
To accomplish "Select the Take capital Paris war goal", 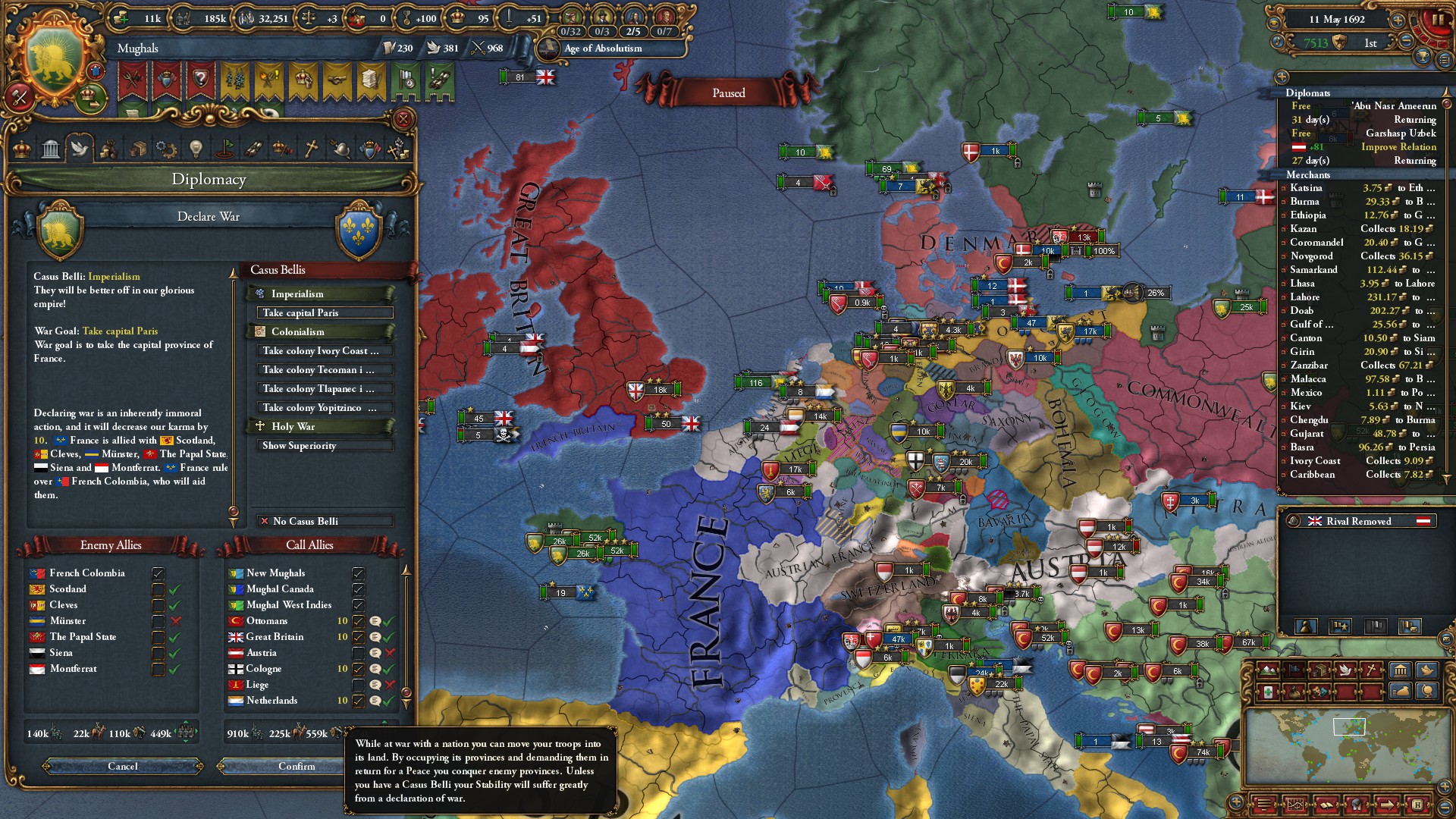I will point(325,312).
